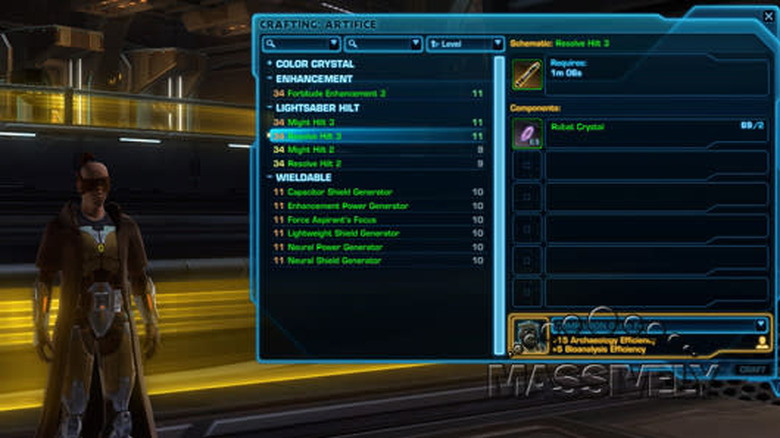This screenshot has height=438, width=780.
Task: Pick the Might Hilt 2 schematic
Action: pos(310,149)
